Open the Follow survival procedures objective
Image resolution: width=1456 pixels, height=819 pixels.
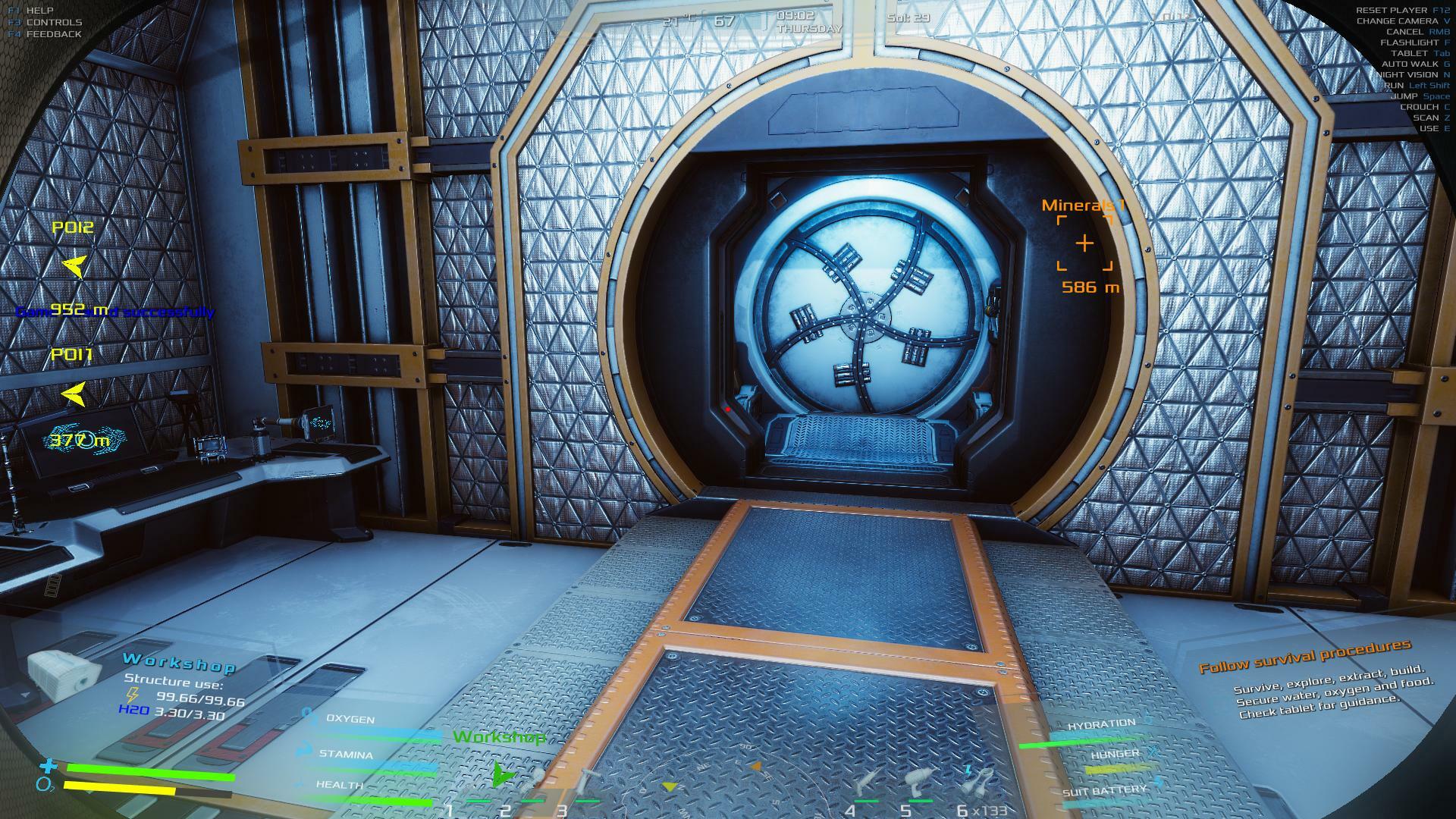pyautogui.click(x=1304, y=657)
